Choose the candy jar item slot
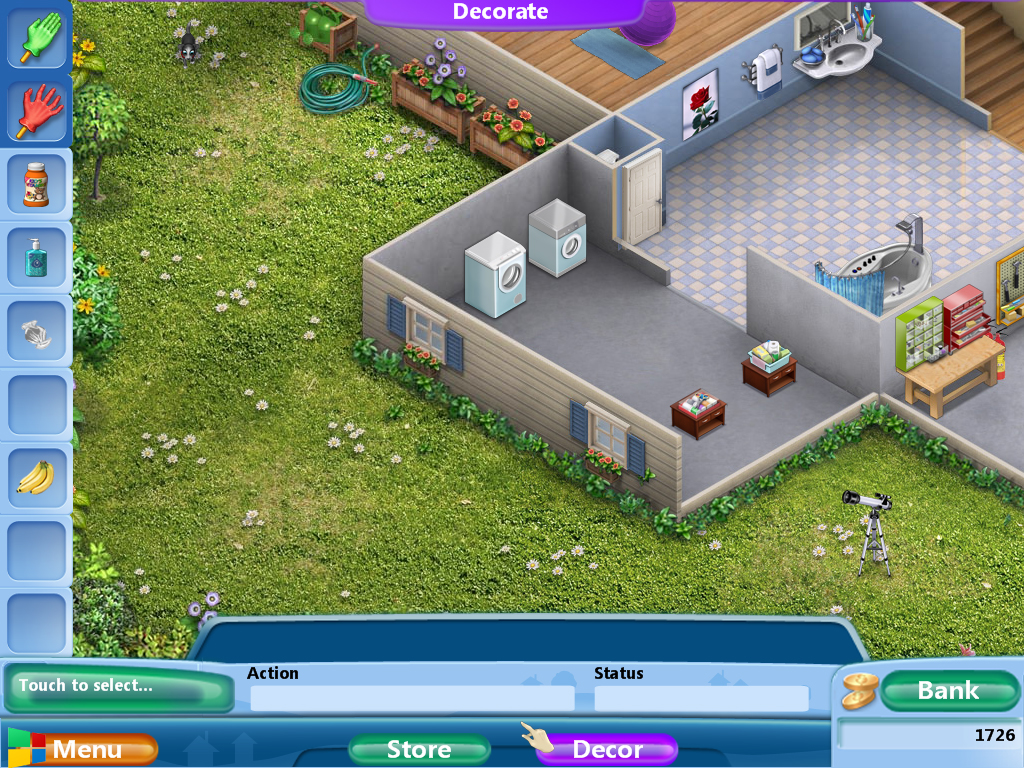Image resolution: width=1024 pixels, height=768 pixels. (x=37, y=184)
